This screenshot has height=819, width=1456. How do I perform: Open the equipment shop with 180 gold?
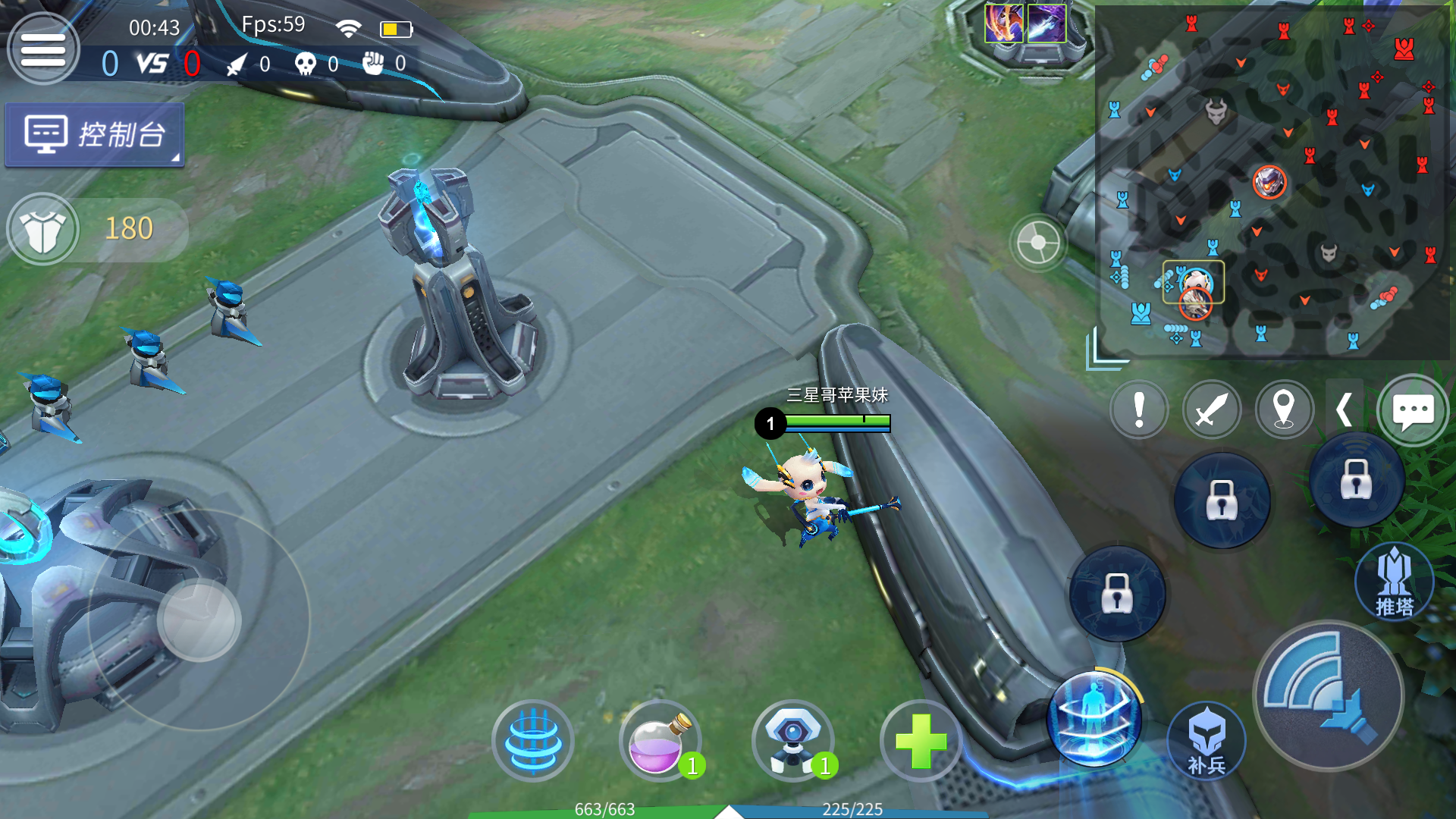(x=44, y=229)
